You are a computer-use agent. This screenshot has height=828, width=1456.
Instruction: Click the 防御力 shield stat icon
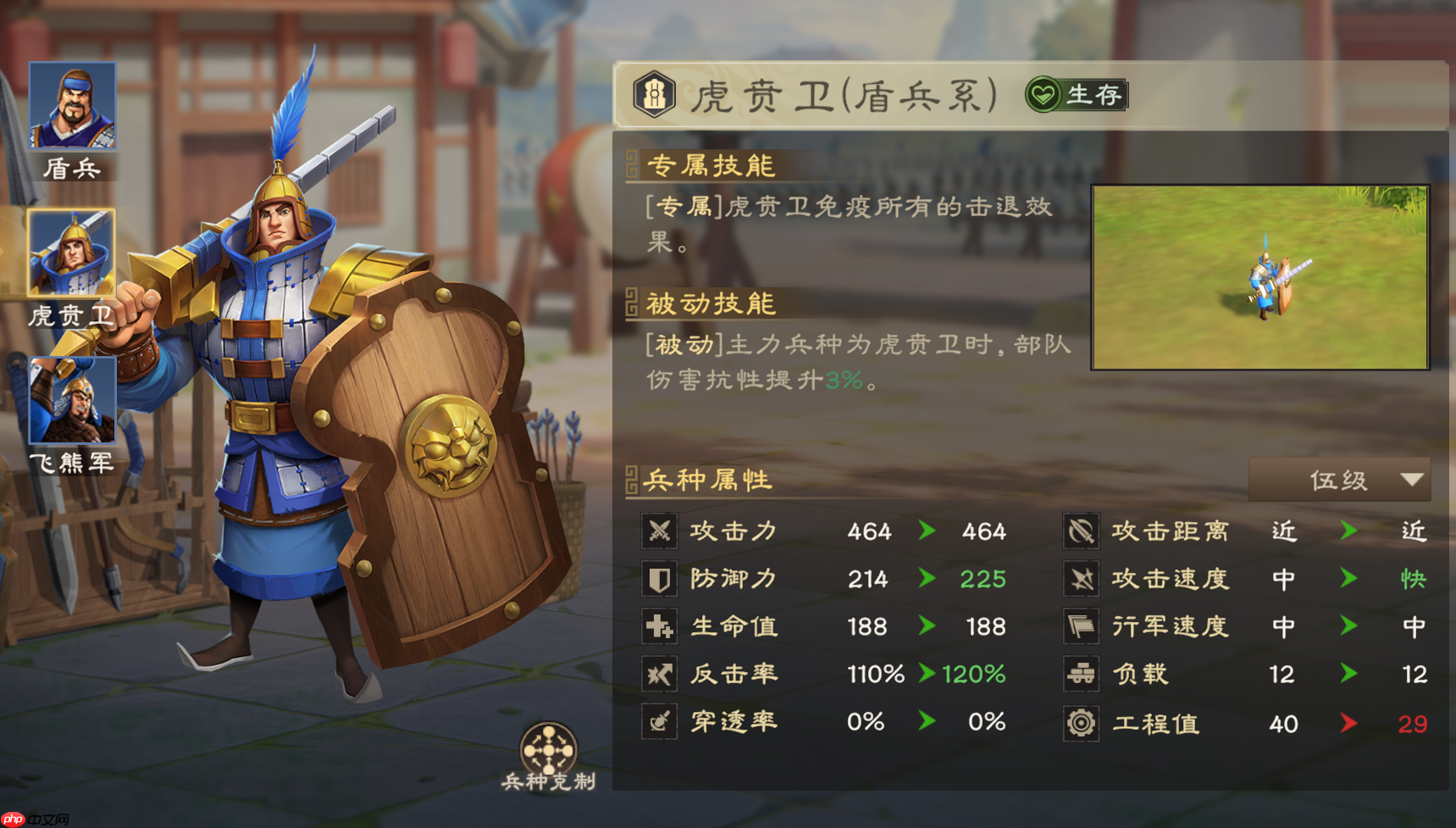tap(660, 579)
